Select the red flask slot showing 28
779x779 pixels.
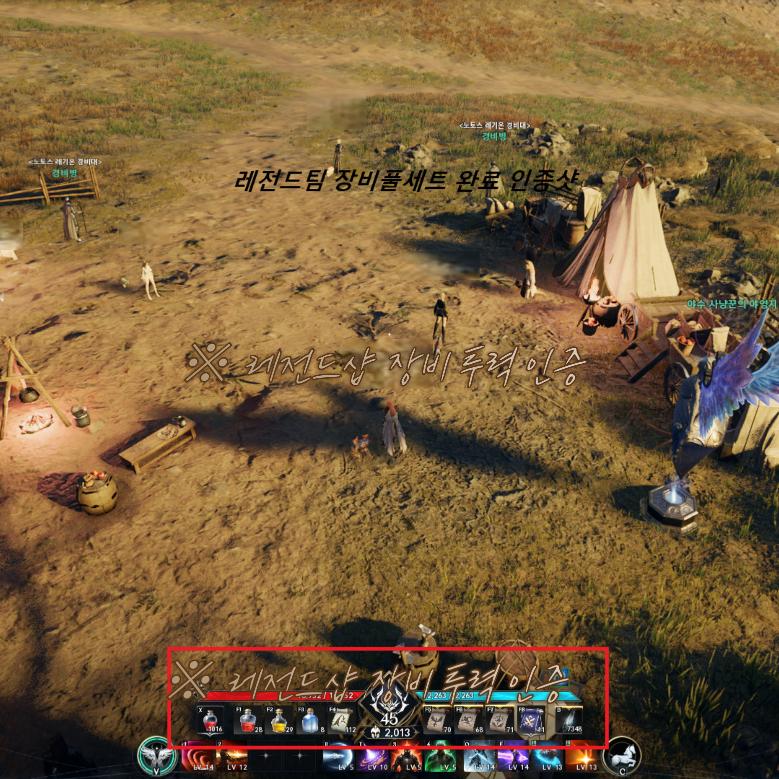tap(247, 721)
